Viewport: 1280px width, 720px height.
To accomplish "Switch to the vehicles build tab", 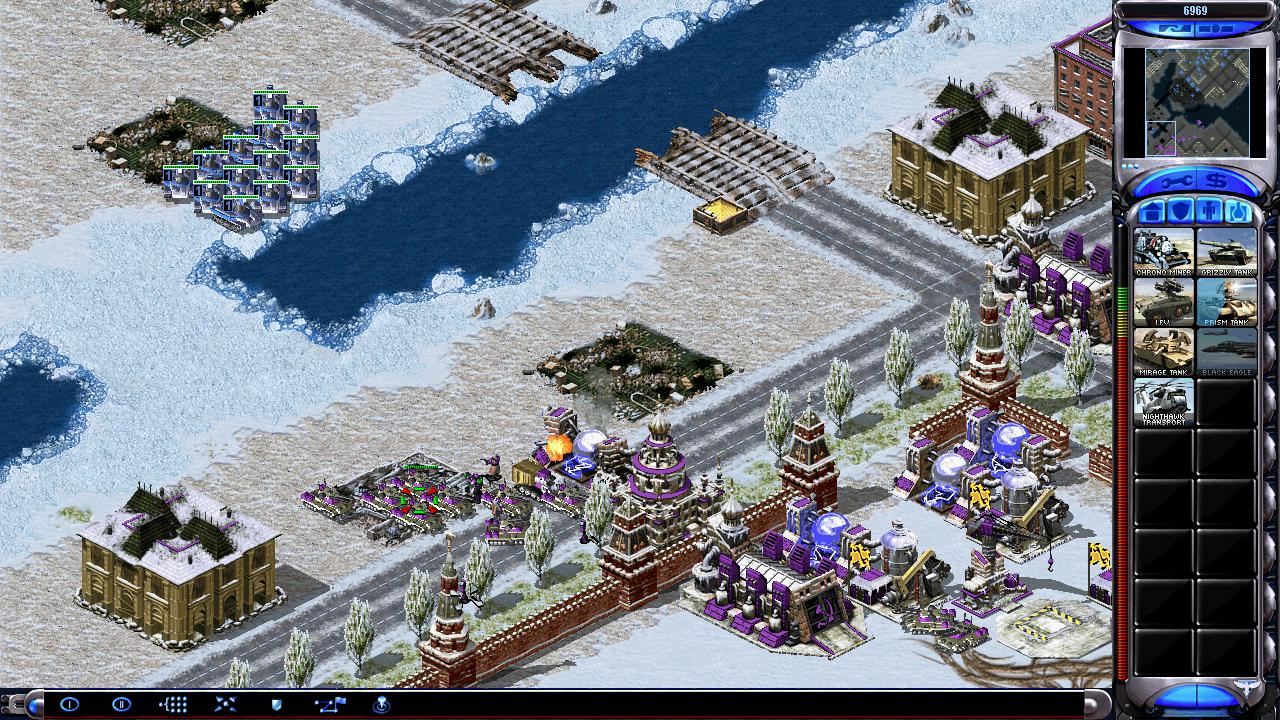I will [1237, 212].
